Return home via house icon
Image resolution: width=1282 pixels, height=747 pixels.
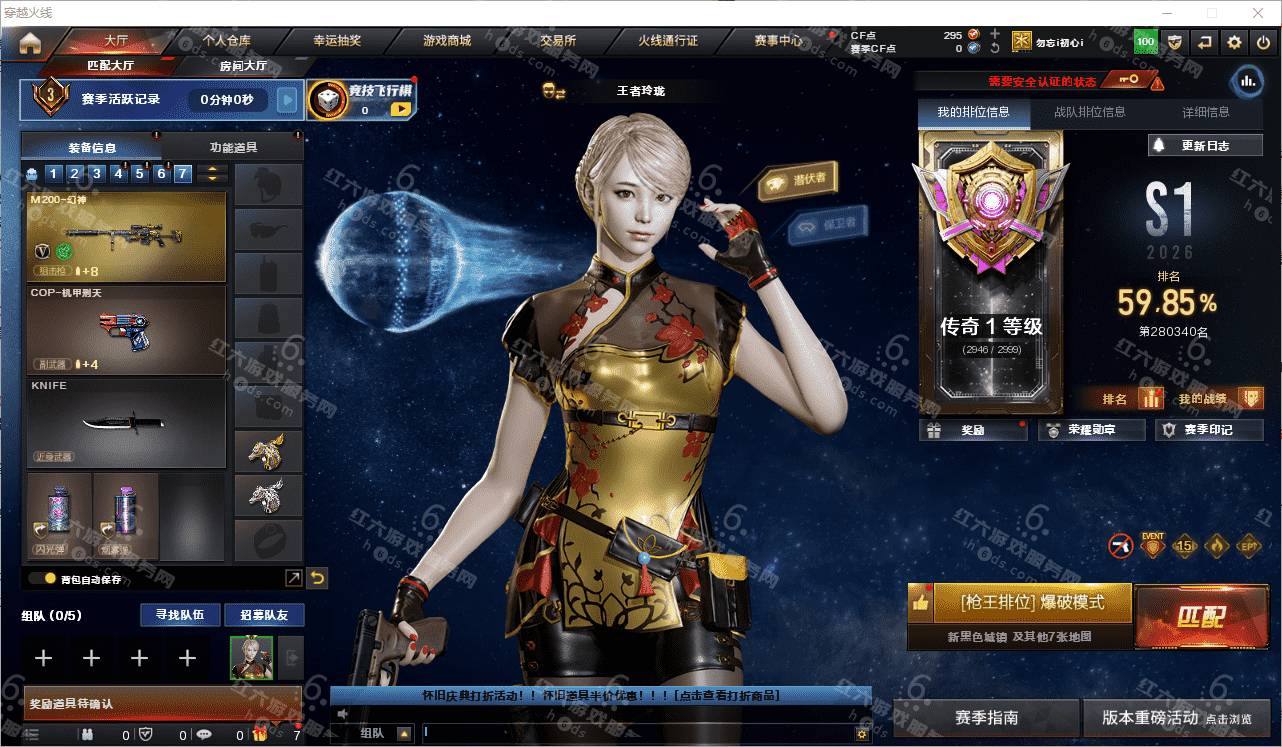[x=30, y=42]
